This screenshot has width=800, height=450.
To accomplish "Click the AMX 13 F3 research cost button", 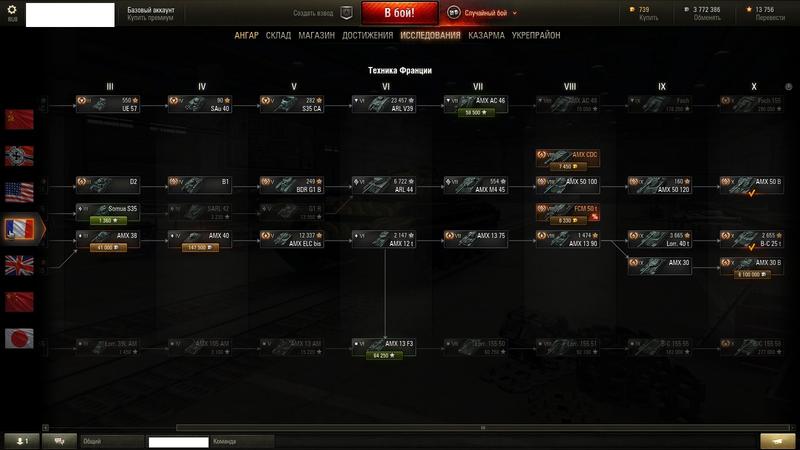I will [x=384, y=355].
